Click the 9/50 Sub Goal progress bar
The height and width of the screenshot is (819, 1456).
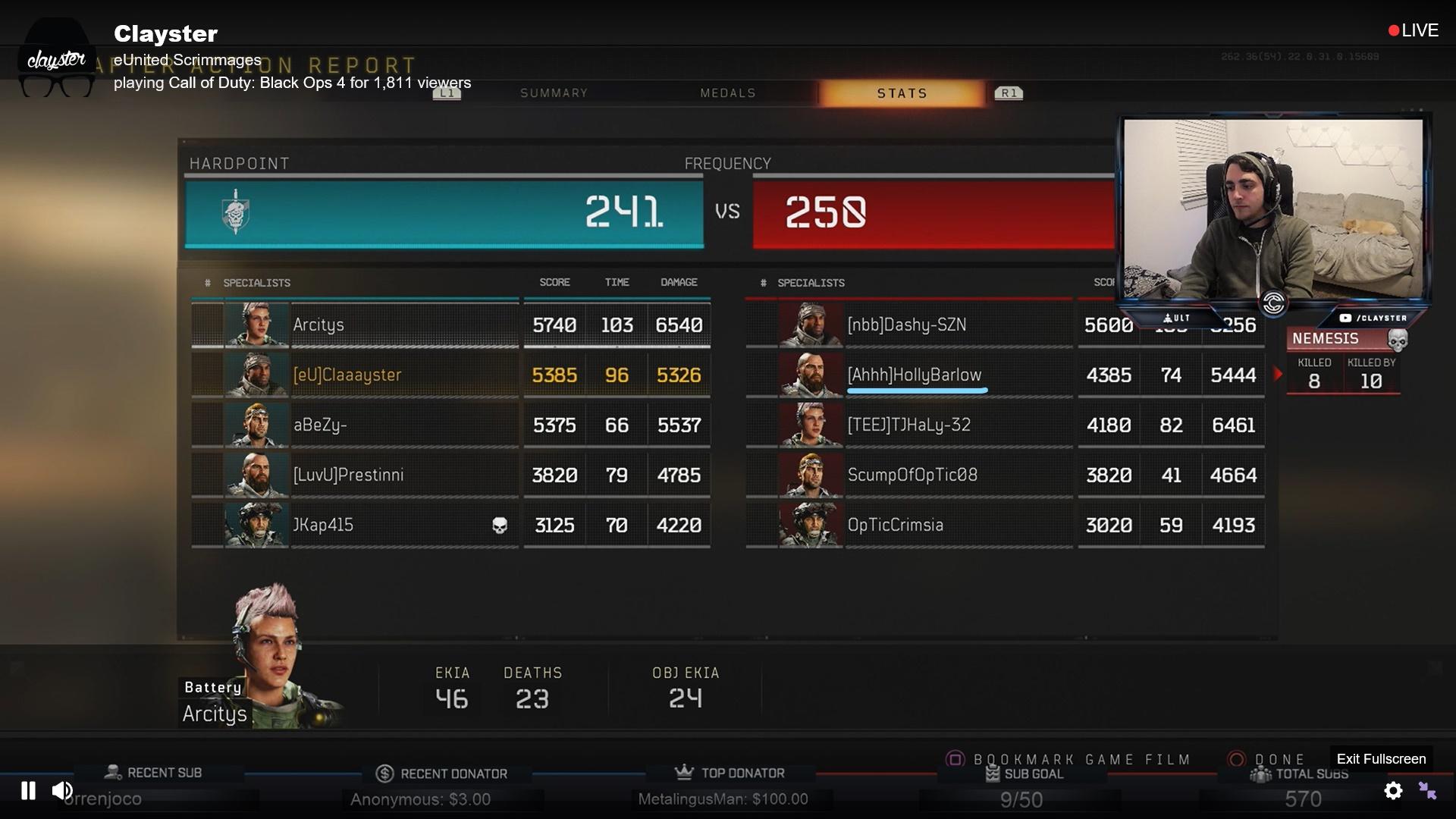coord(1020,799)
